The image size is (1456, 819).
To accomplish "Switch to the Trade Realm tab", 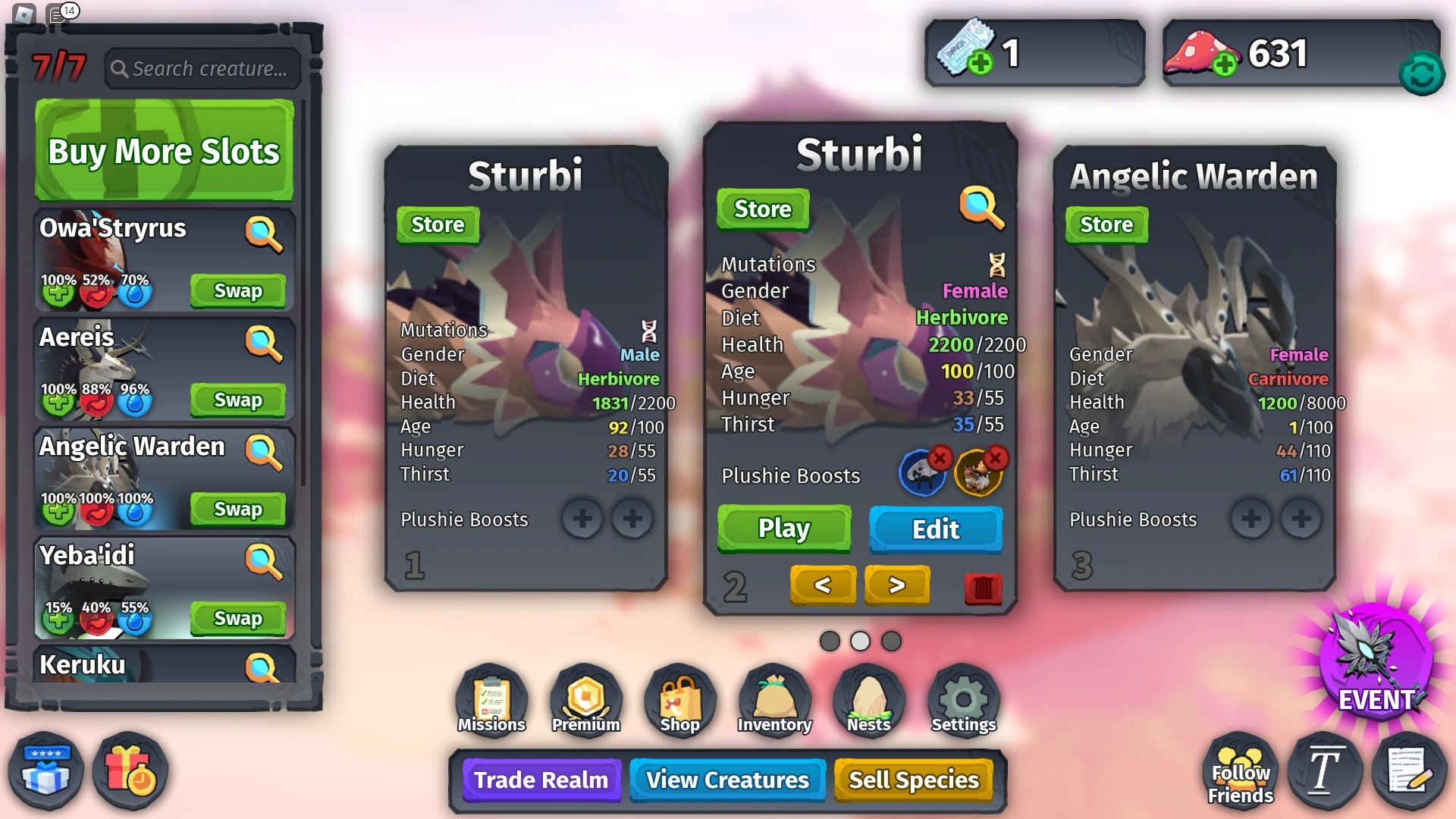I will pyautogui.click(x=540, y=780).
